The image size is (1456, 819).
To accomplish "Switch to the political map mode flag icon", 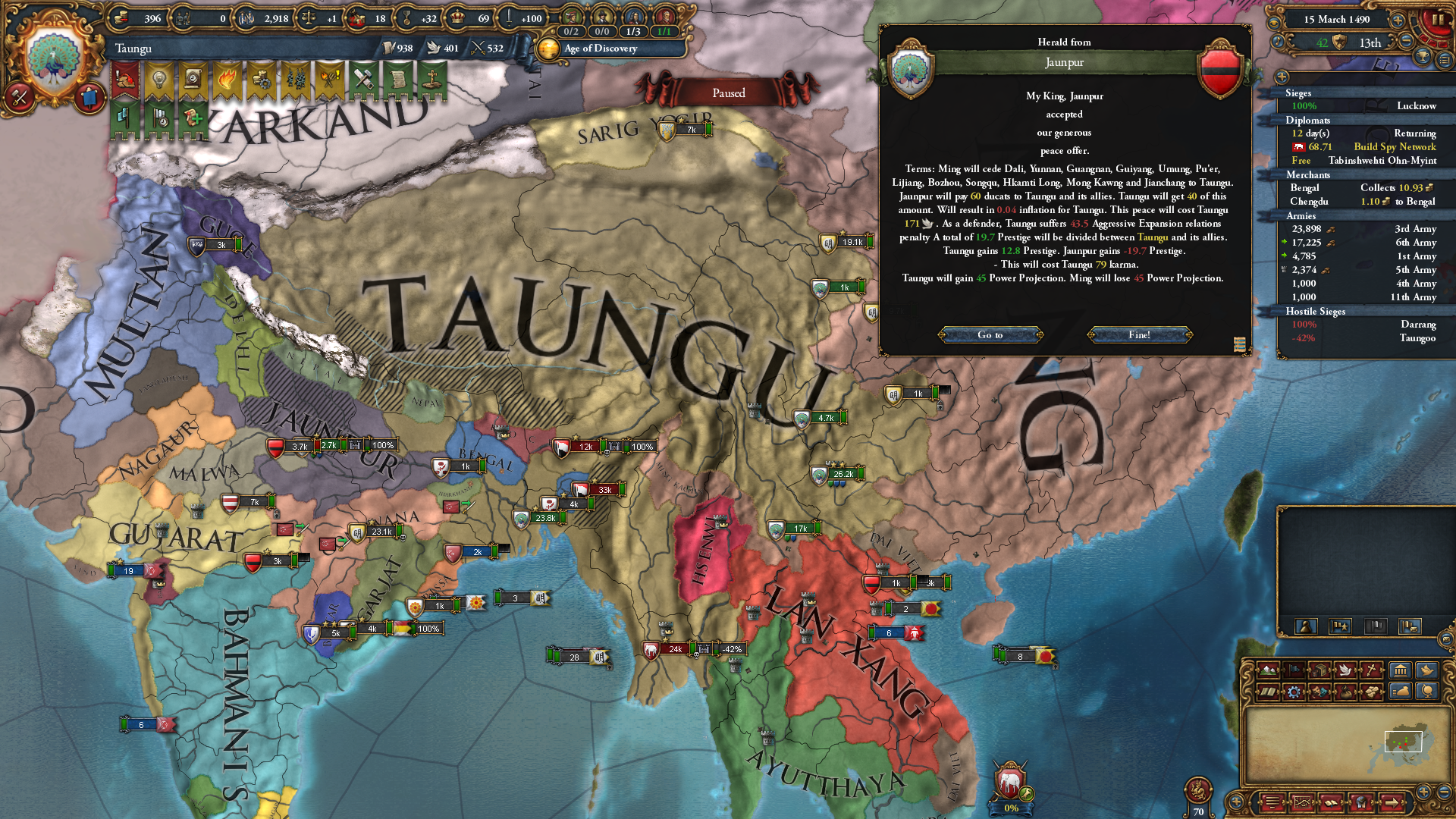I will [x=1295, y=670].
